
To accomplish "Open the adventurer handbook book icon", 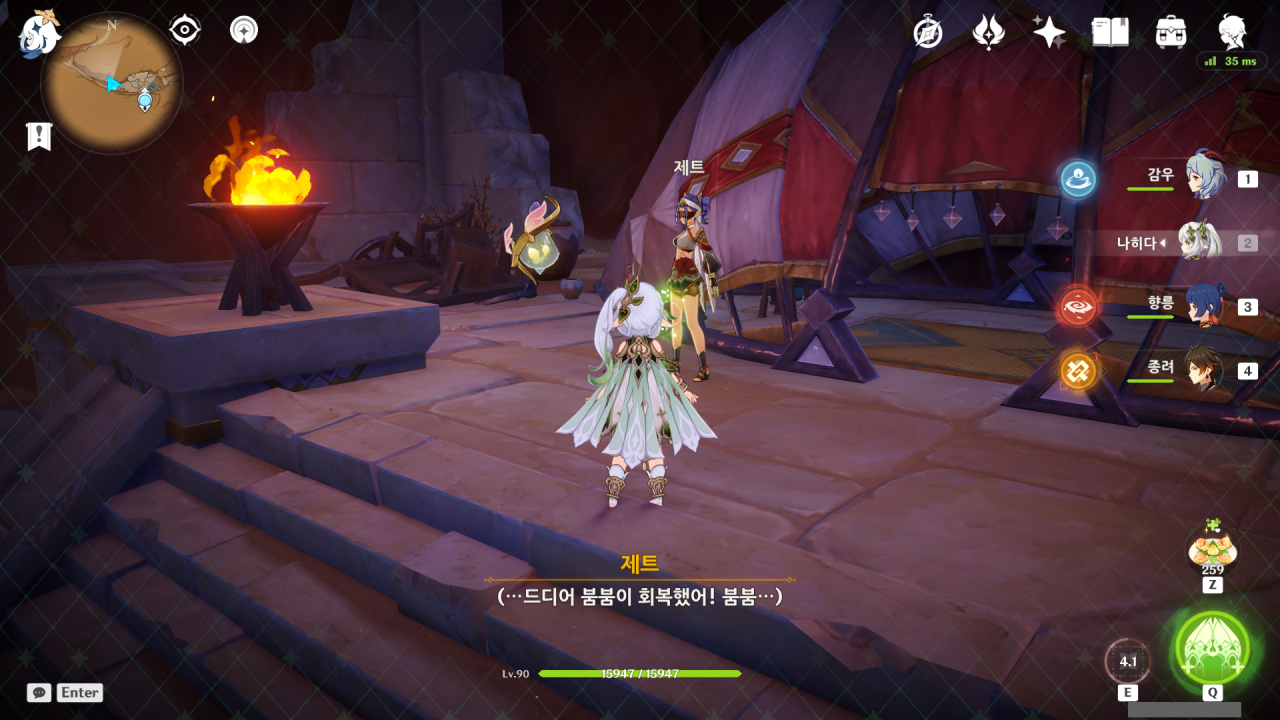I will [x=1110, y=32].
